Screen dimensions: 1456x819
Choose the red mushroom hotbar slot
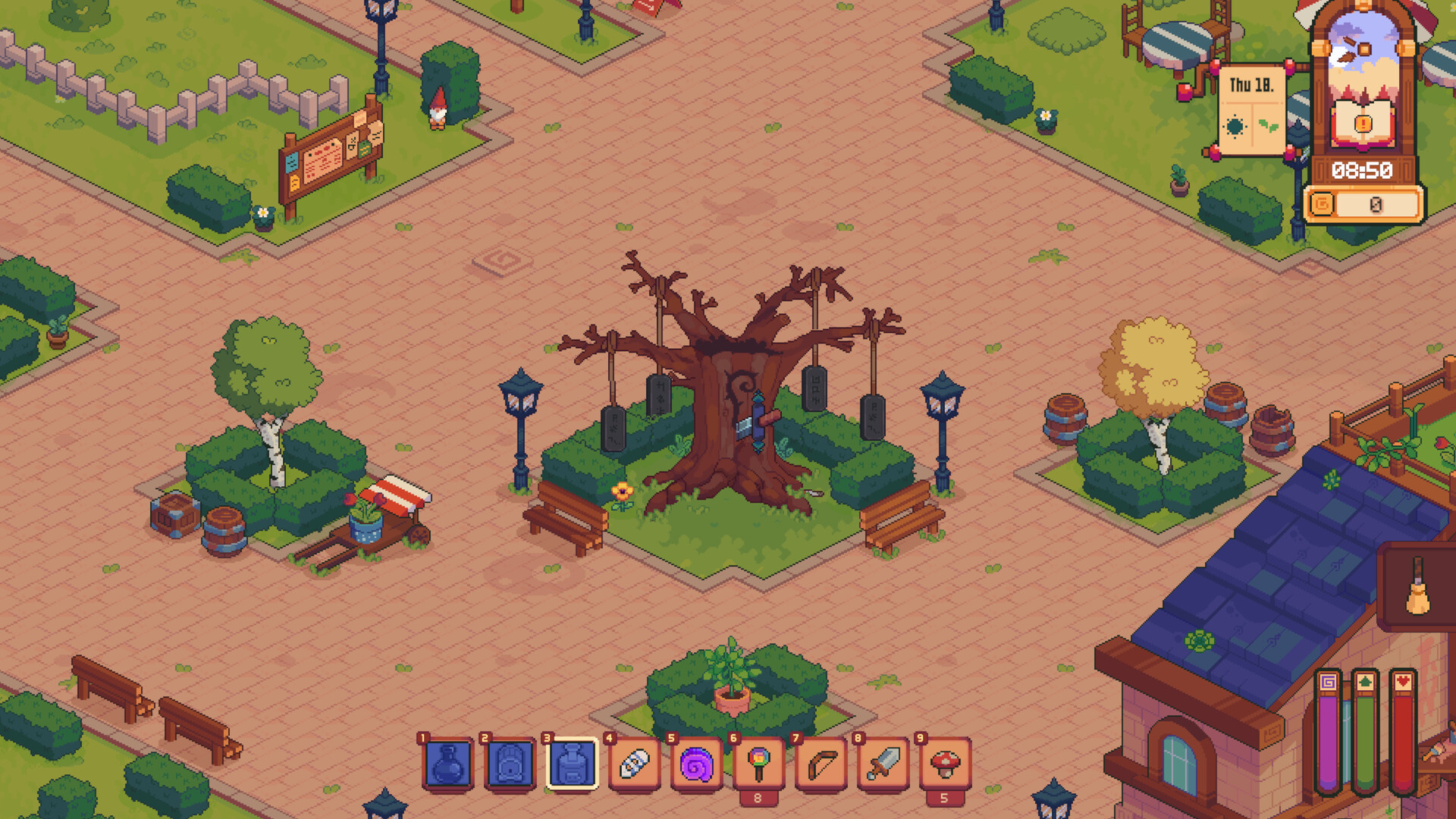[x=945, y=764]
